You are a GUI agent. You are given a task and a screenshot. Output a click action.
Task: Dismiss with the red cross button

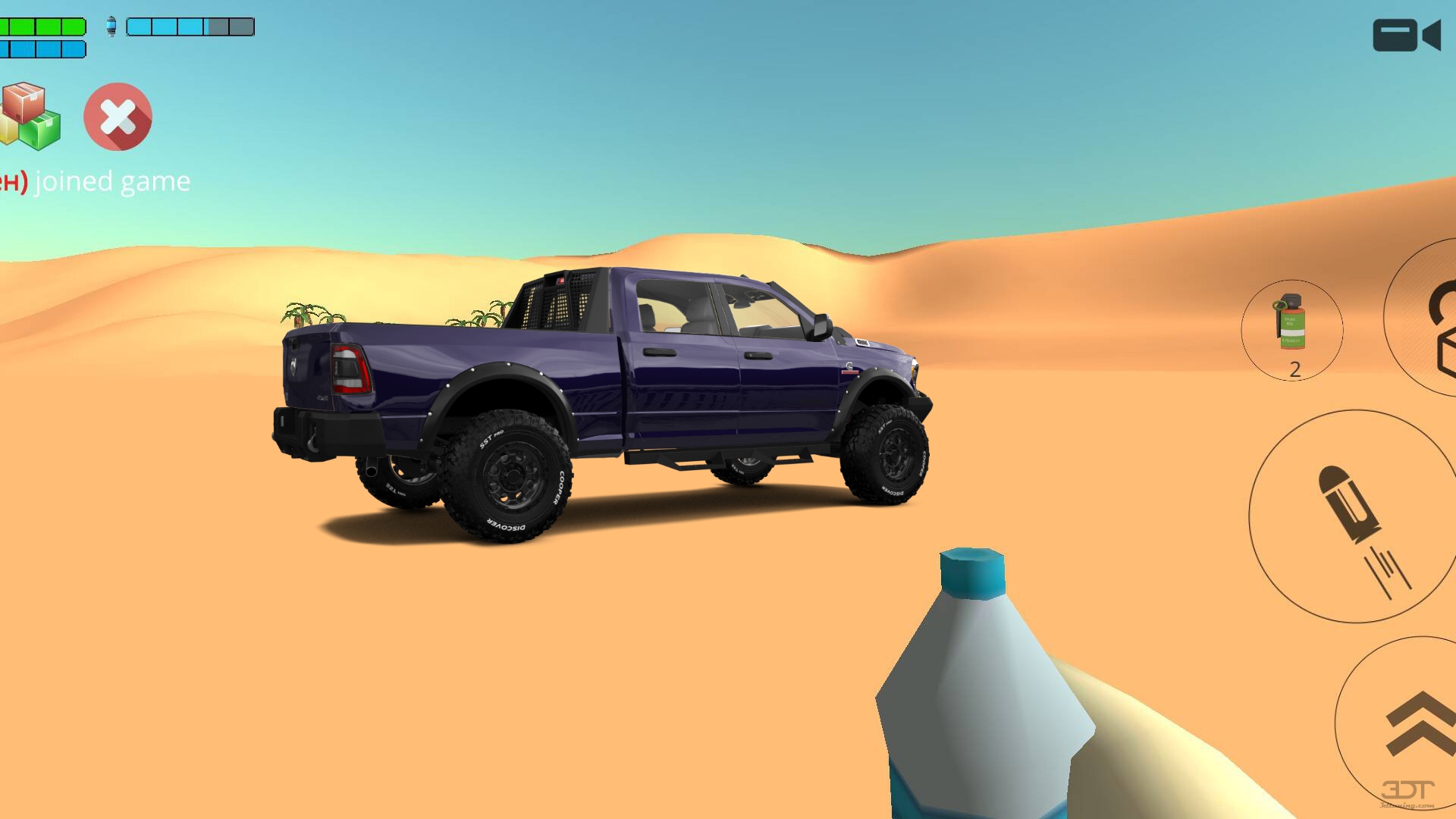coord(118,118)
